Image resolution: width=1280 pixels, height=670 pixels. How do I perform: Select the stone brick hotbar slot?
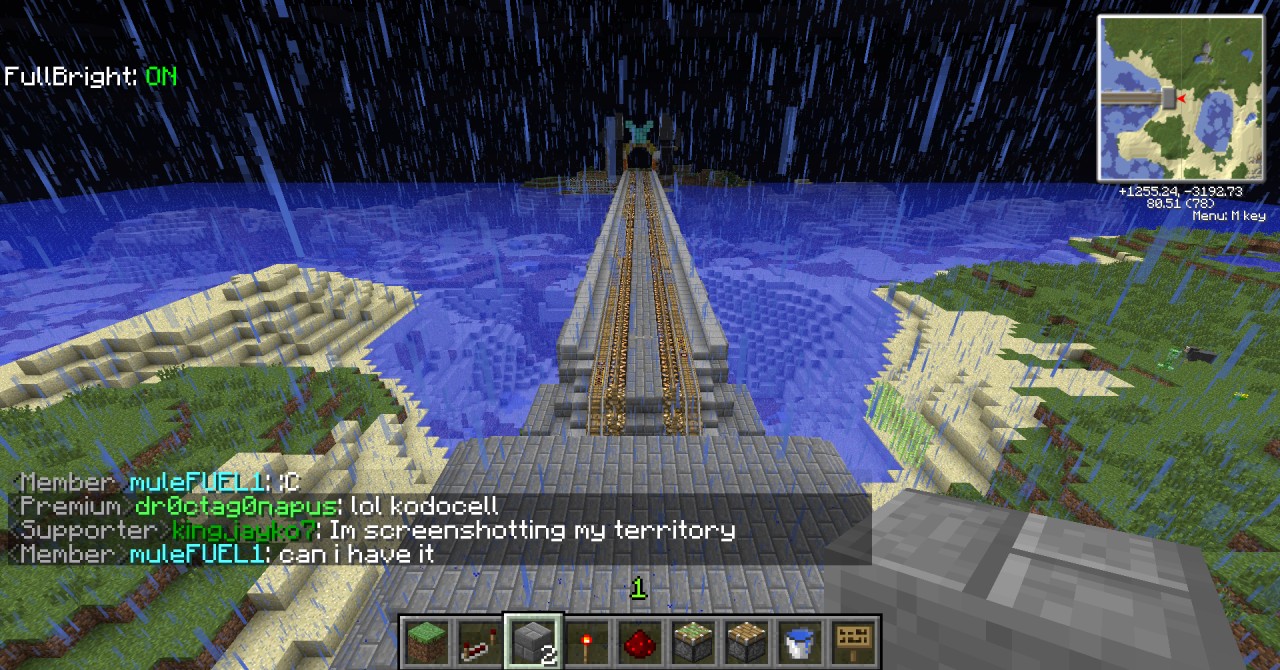coord(533,642)
